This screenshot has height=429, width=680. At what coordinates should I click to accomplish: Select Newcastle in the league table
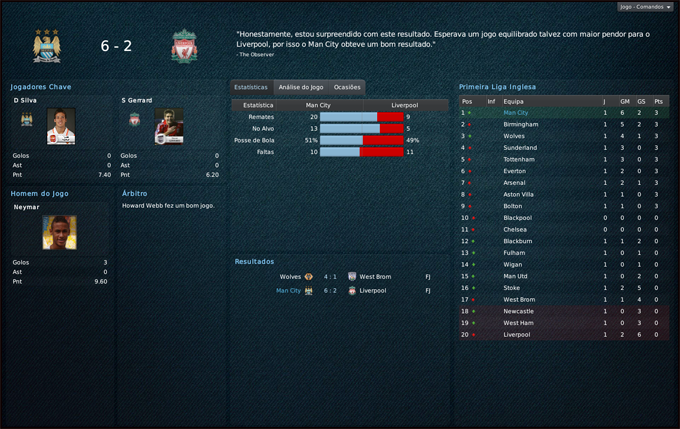[x=519, y=311]
